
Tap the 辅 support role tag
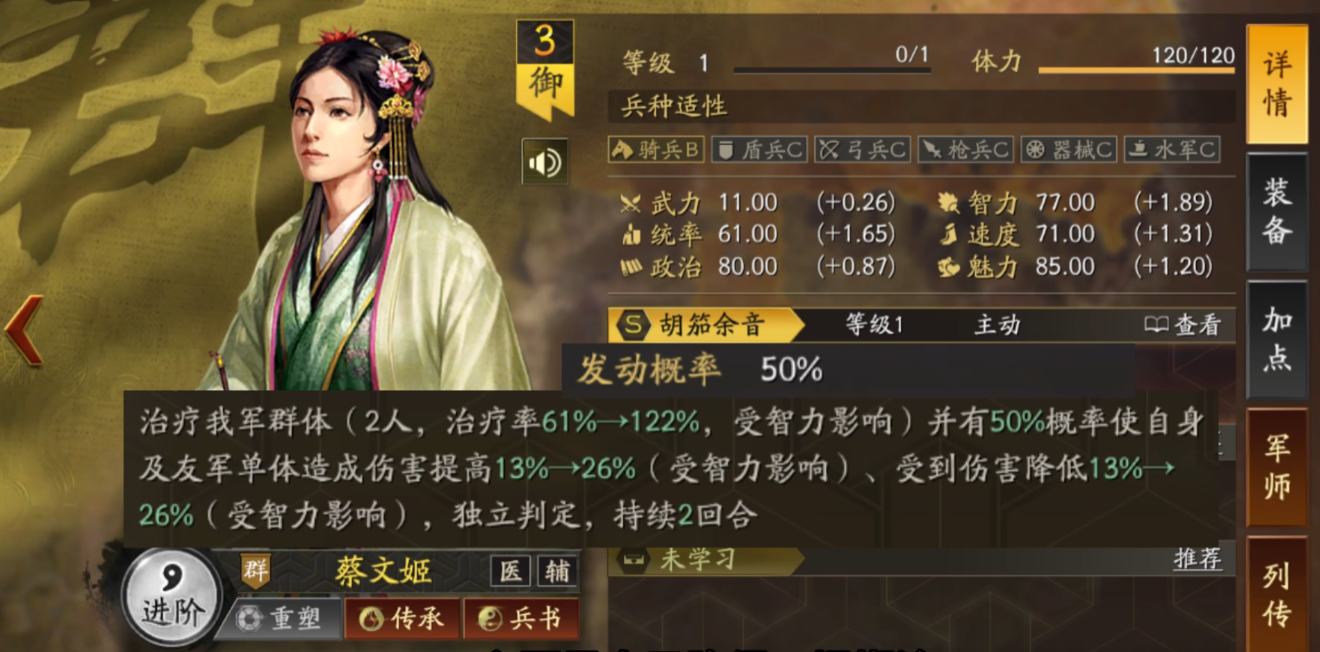(557, 571)
